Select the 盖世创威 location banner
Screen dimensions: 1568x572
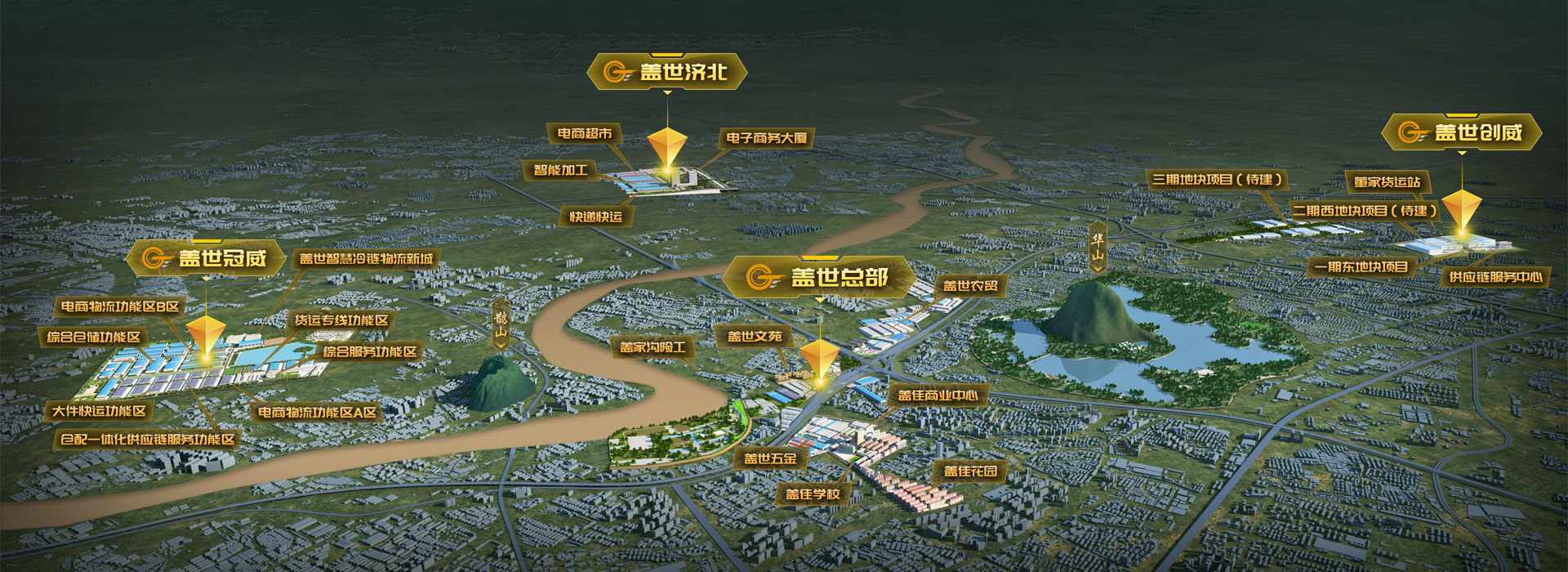1462,132
